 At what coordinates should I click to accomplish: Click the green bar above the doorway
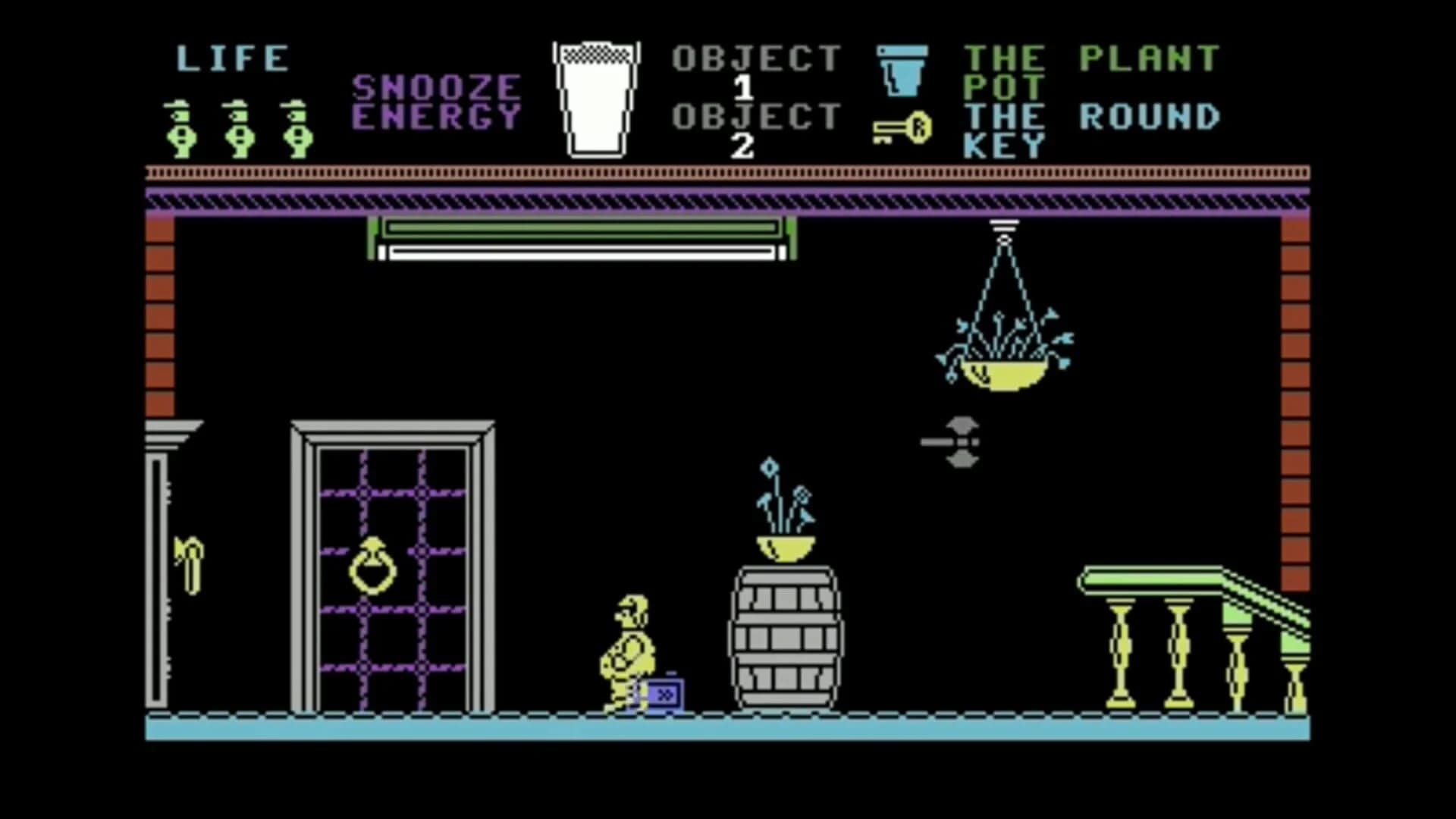(580, 231)
